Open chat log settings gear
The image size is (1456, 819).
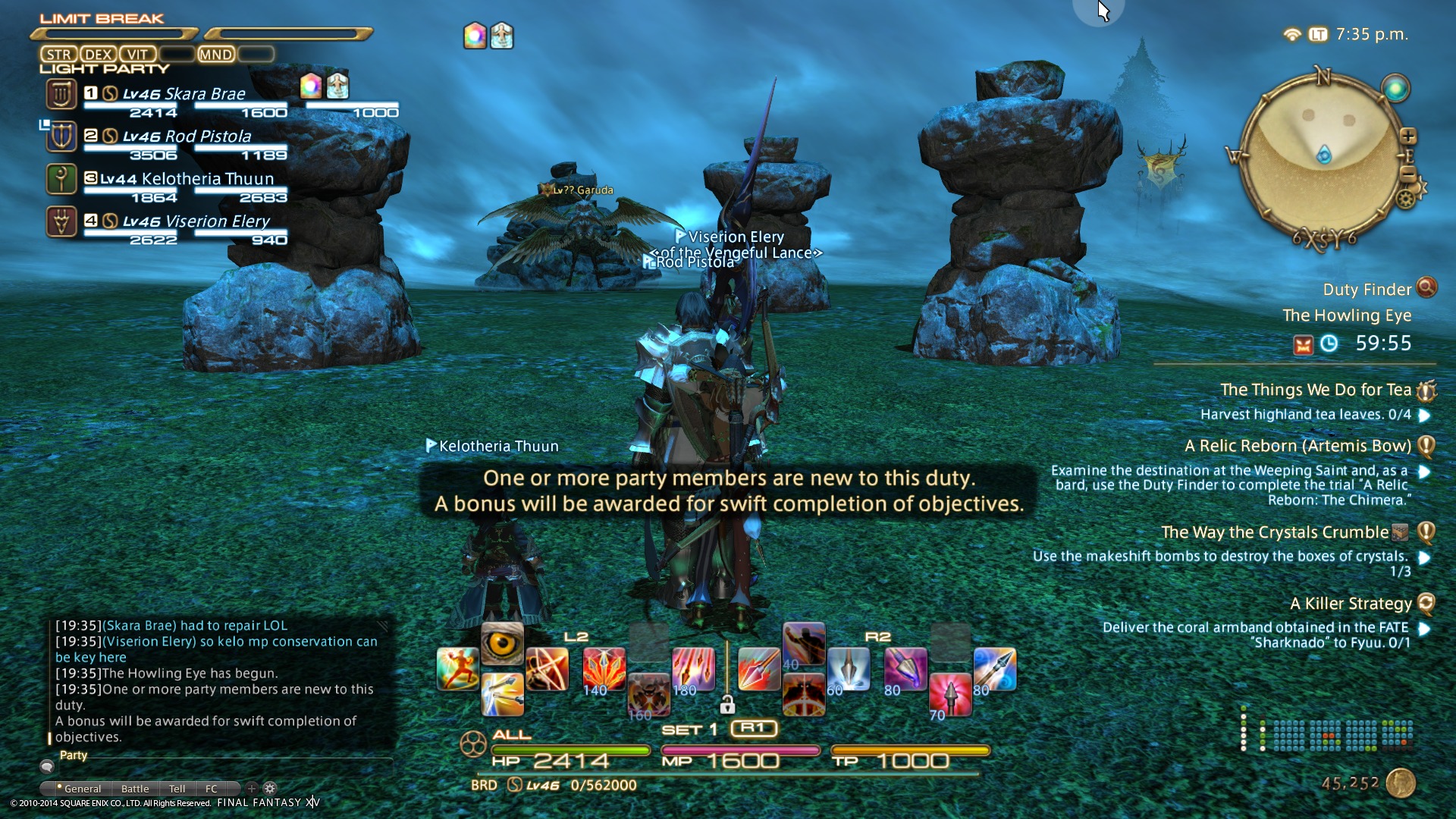point(270,789)
